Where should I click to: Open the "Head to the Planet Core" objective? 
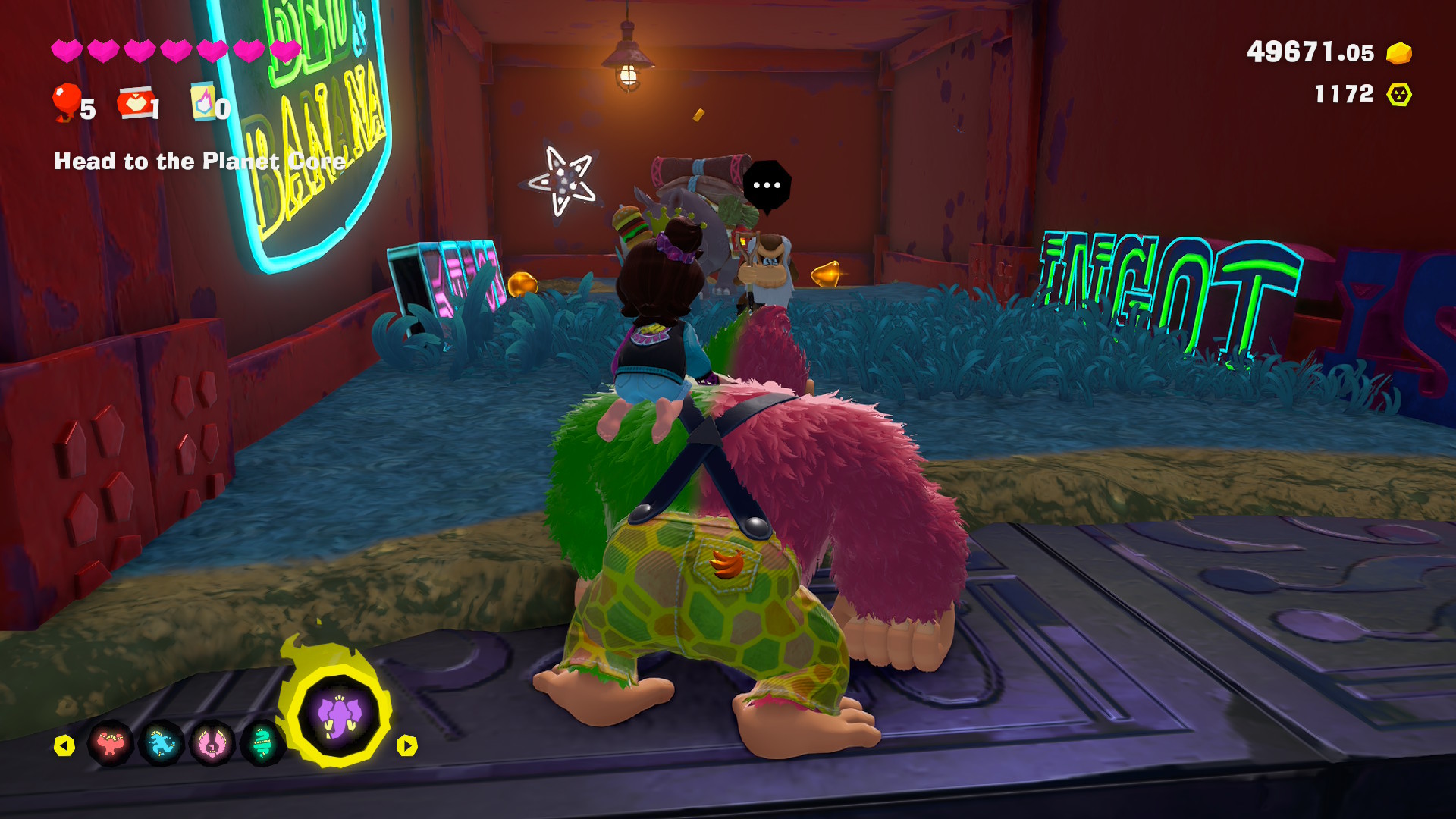[199, 162]
